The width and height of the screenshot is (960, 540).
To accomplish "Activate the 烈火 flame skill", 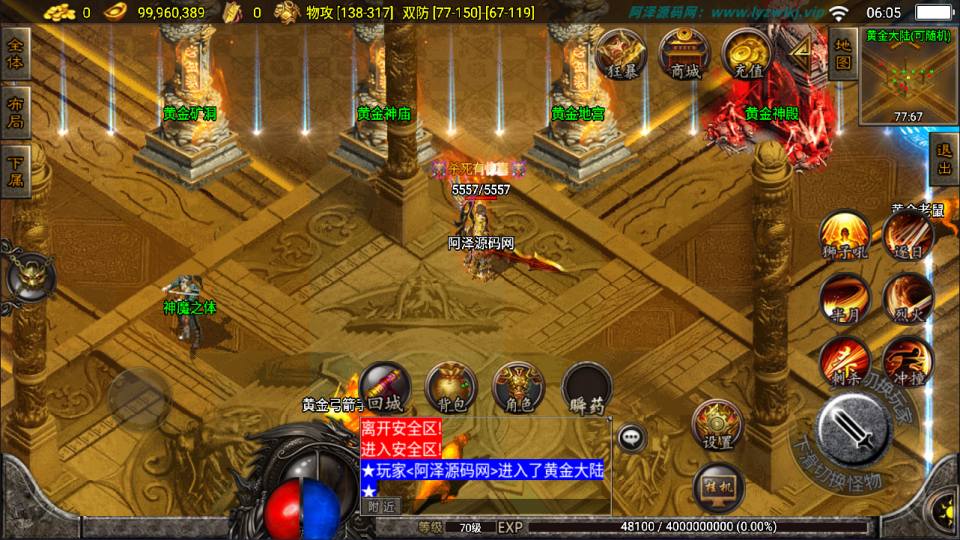I will [x=908, y=298].
